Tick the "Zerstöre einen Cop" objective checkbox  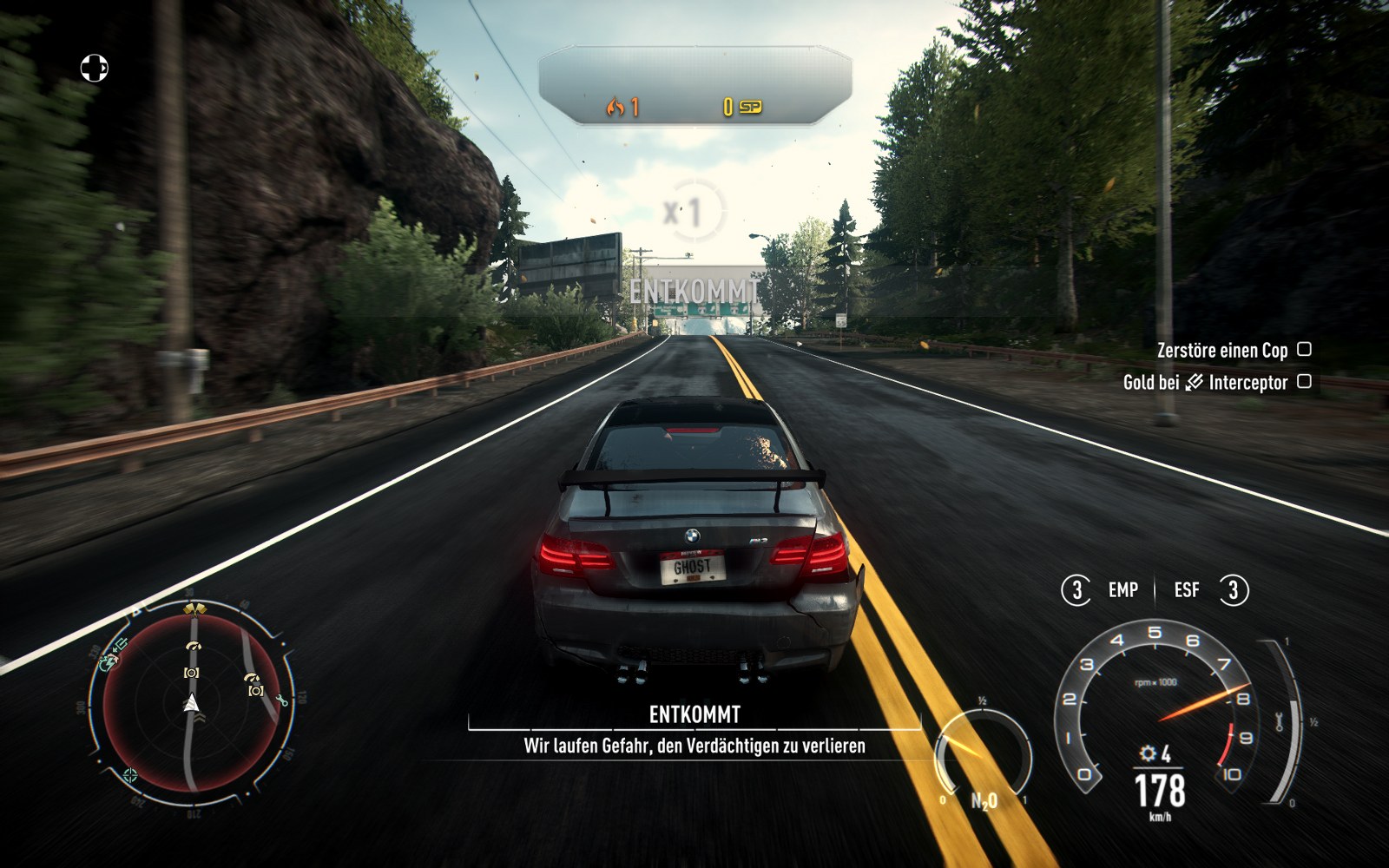(x=1304, y=349)
